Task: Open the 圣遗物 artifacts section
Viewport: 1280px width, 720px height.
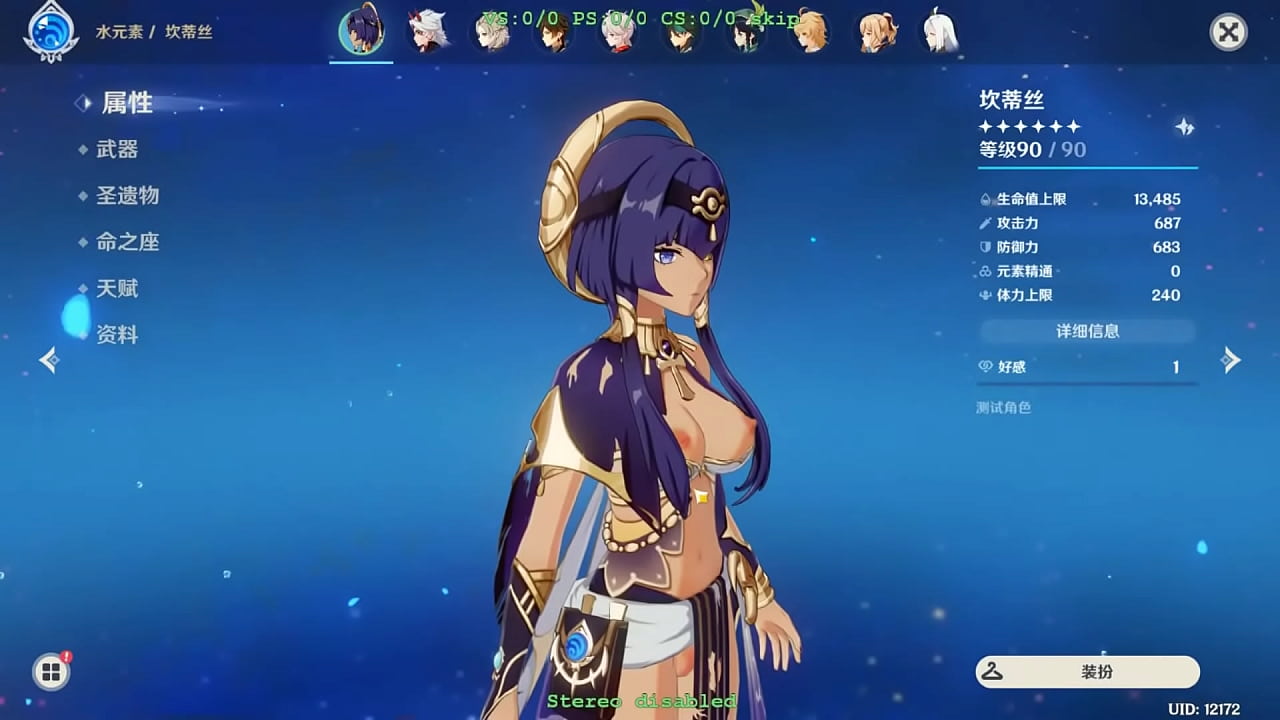Action: click(x=128, y=195)
